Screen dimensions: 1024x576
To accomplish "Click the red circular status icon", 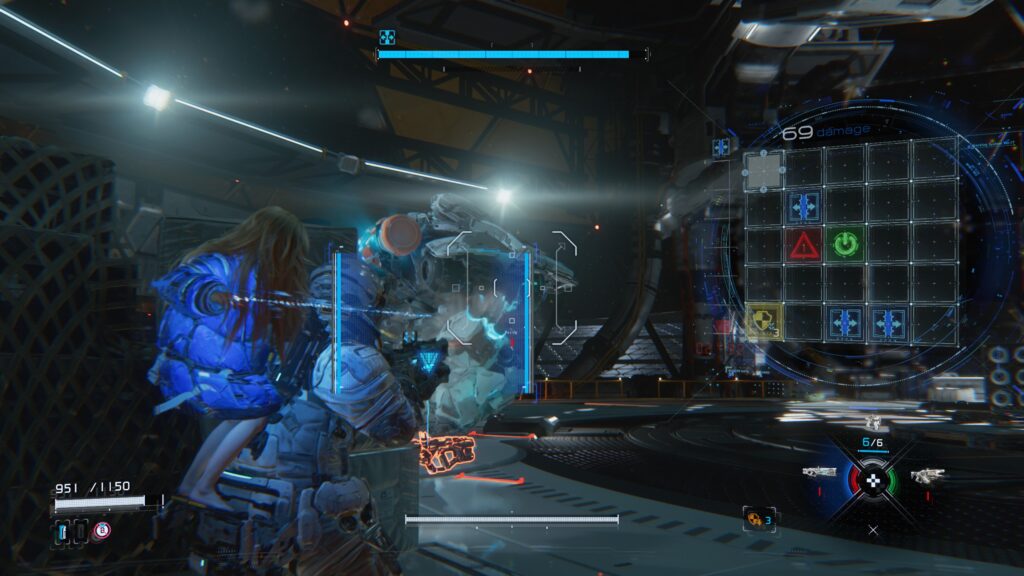I will pyautogui.click(x=101, y=531).
